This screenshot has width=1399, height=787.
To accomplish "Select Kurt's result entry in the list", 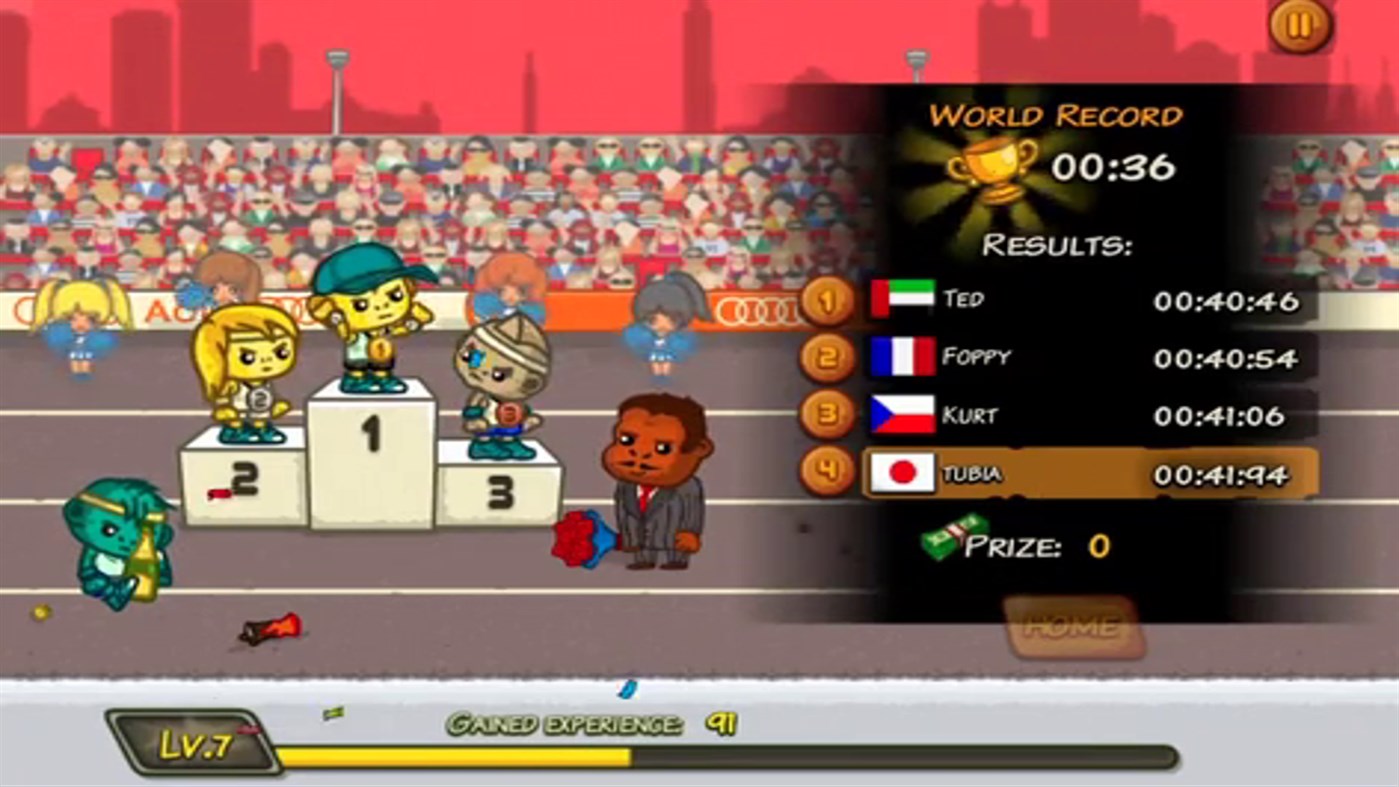I will coord(1060,413).
